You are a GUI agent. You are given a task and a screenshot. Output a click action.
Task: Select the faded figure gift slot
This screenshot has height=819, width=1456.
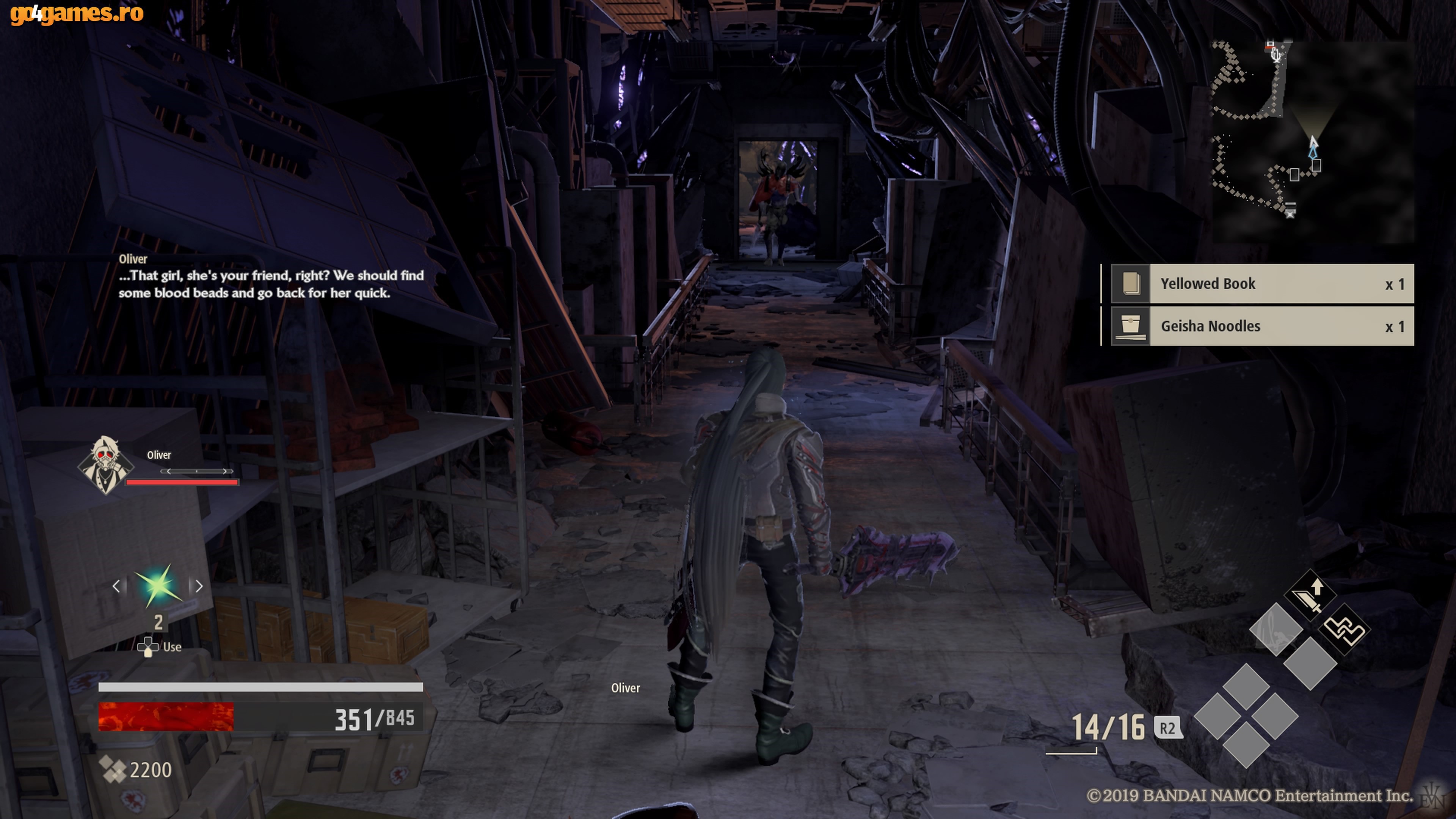click(x=1275, y=629)
